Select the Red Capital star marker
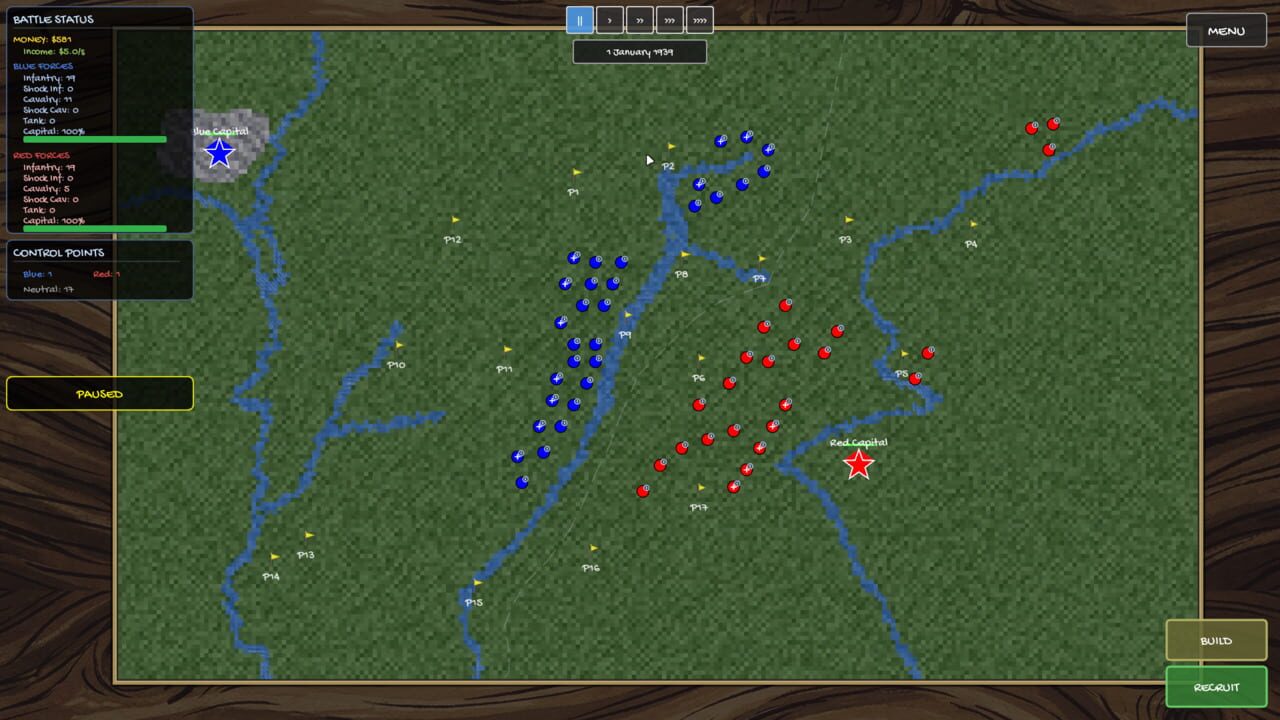Screen dimensions: 1280x720 [858, 463]
